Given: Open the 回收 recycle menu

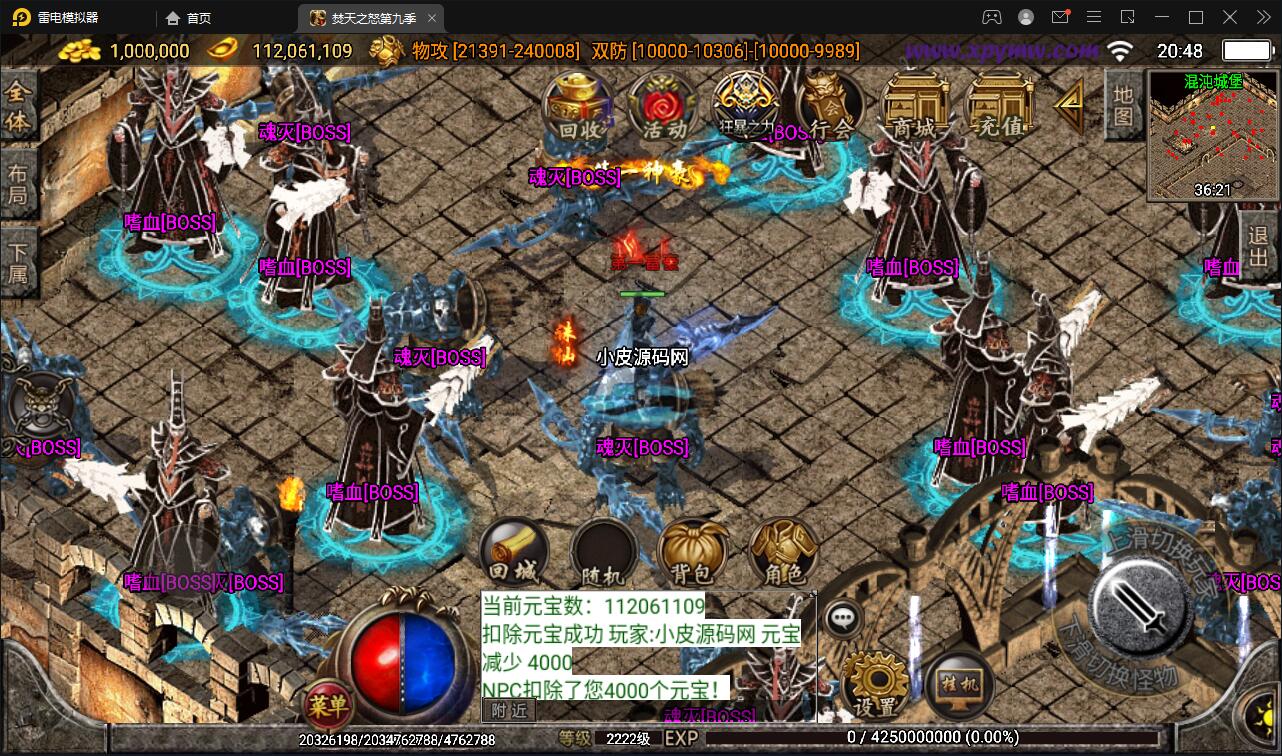Looking at the screenshot, I should click(x=580, y=107).
